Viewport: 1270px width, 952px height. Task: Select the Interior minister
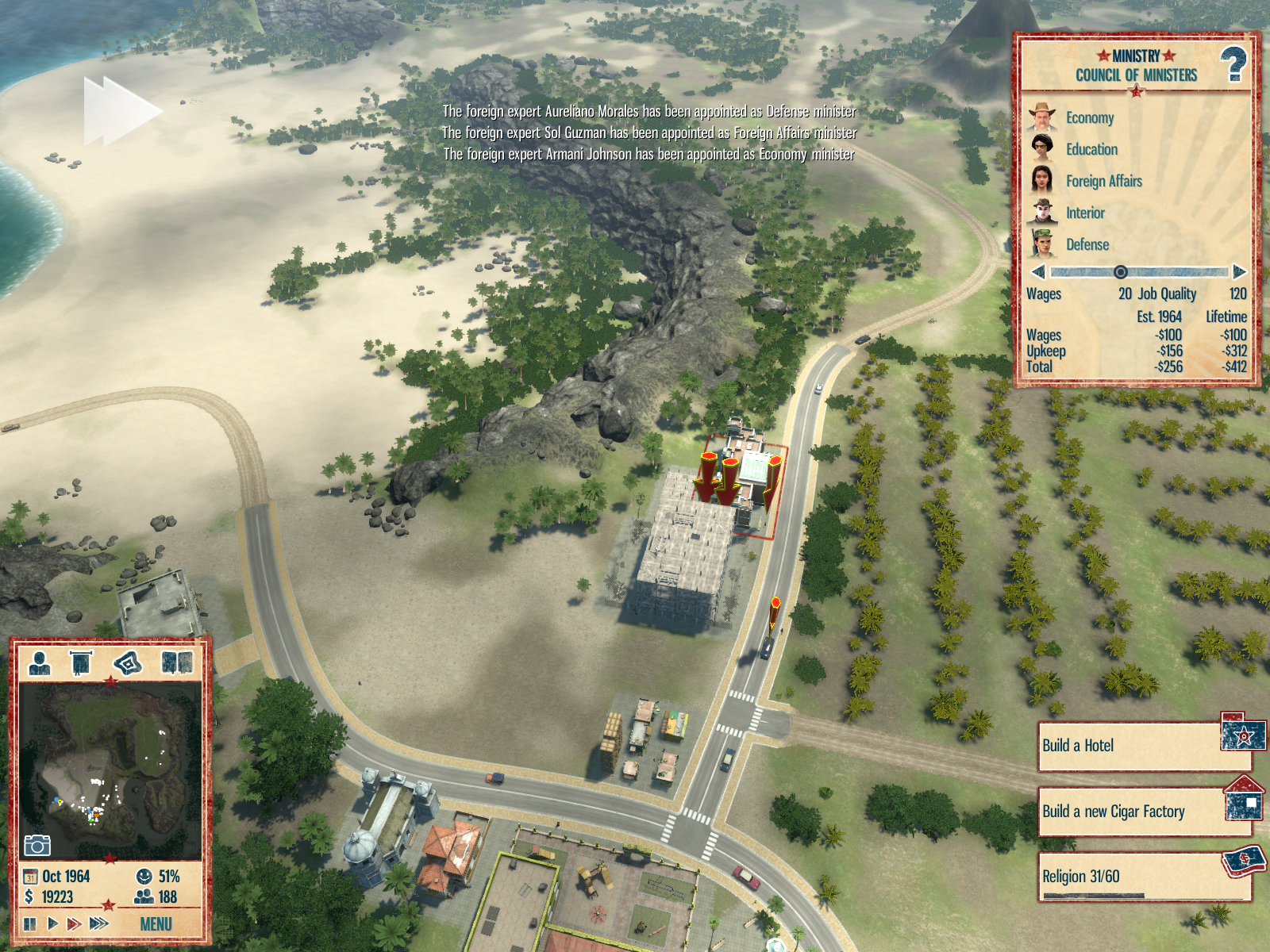1084,213
